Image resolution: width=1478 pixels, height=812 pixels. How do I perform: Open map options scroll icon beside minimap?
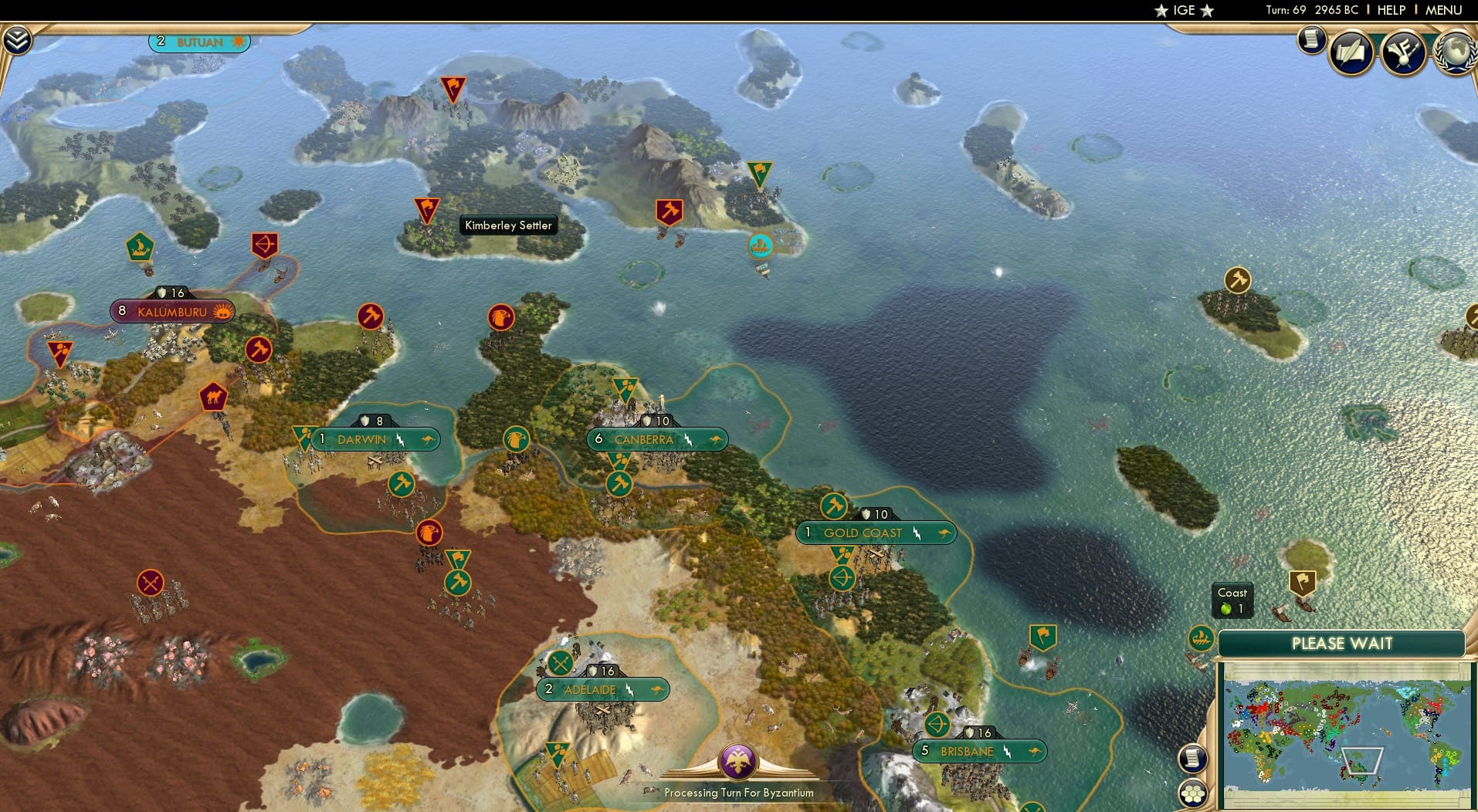point(1193,758)
